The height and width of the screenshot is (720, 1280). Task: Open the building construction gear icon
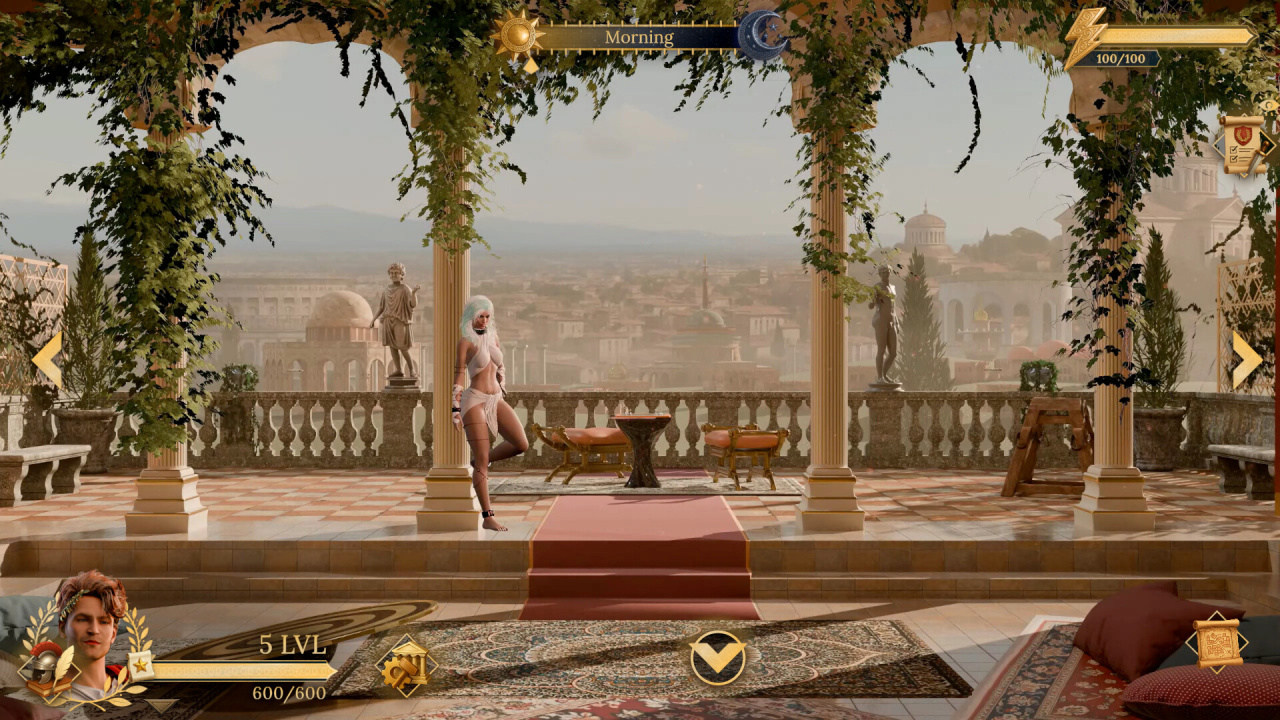[x=406, y=665]
